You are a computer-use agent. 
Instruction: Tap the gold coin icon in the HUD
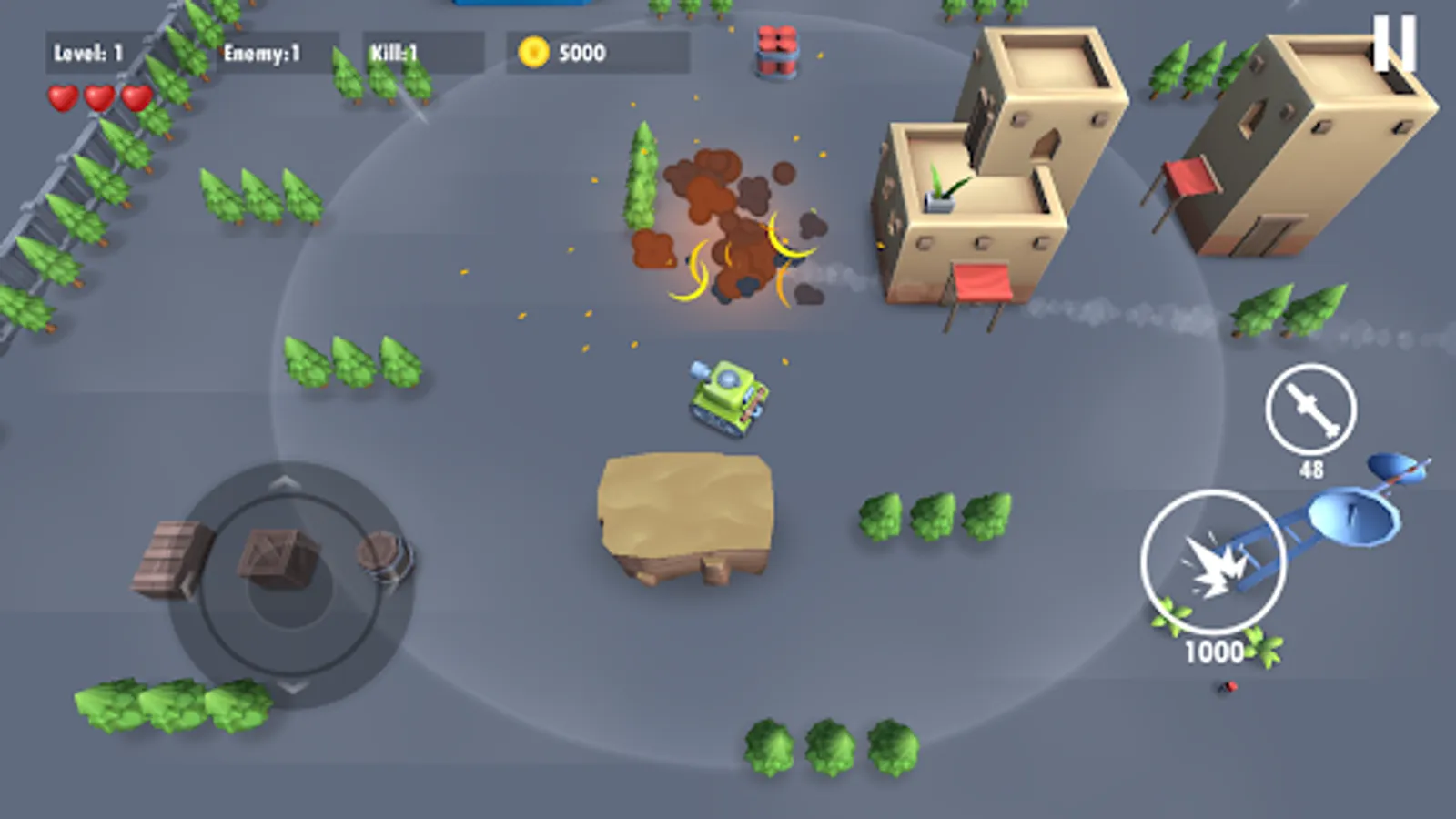534,52
